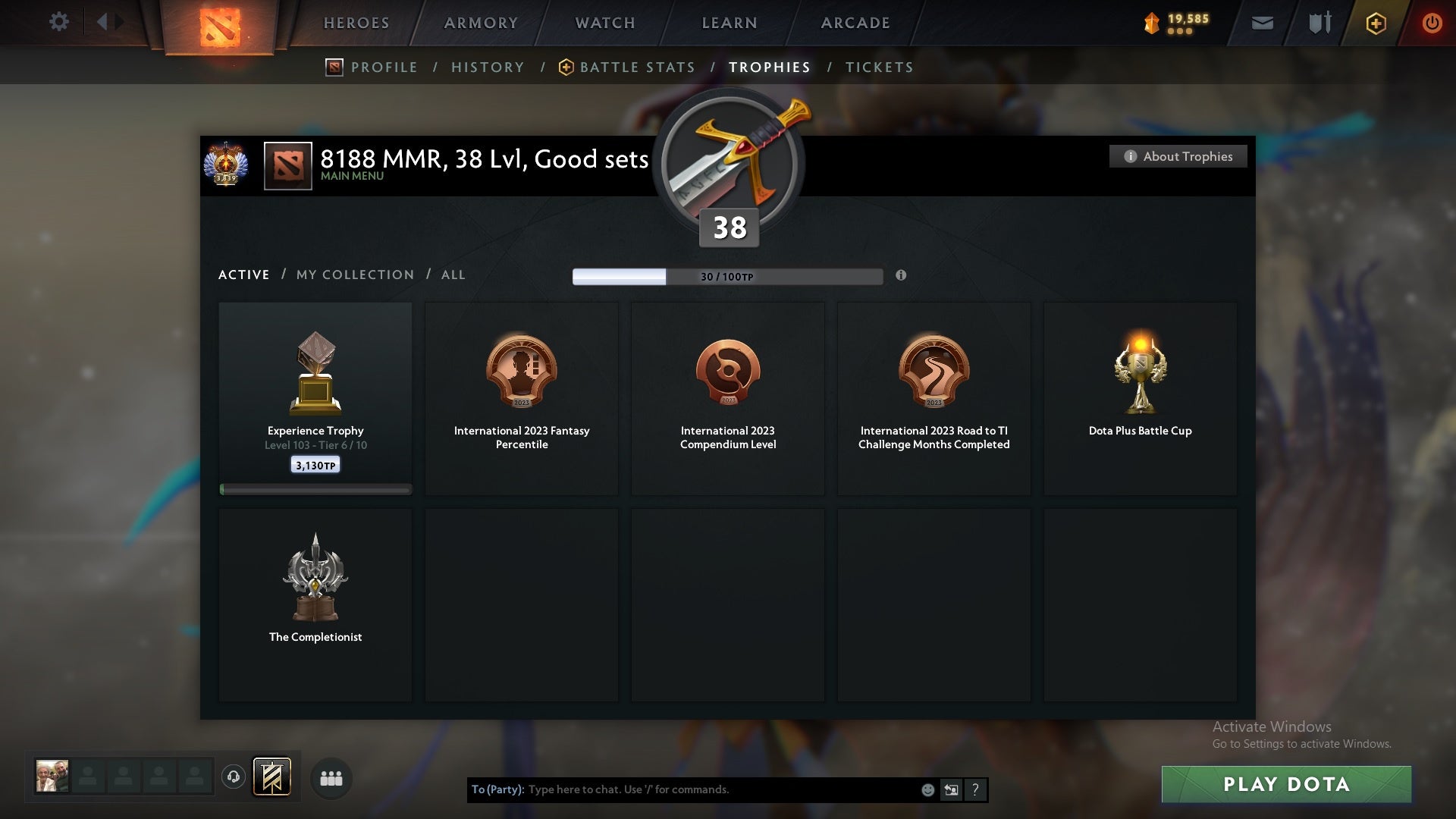The image size is (1456, 819).
Task: Click the orange shards currency icon
Action: coord(1151,23)
